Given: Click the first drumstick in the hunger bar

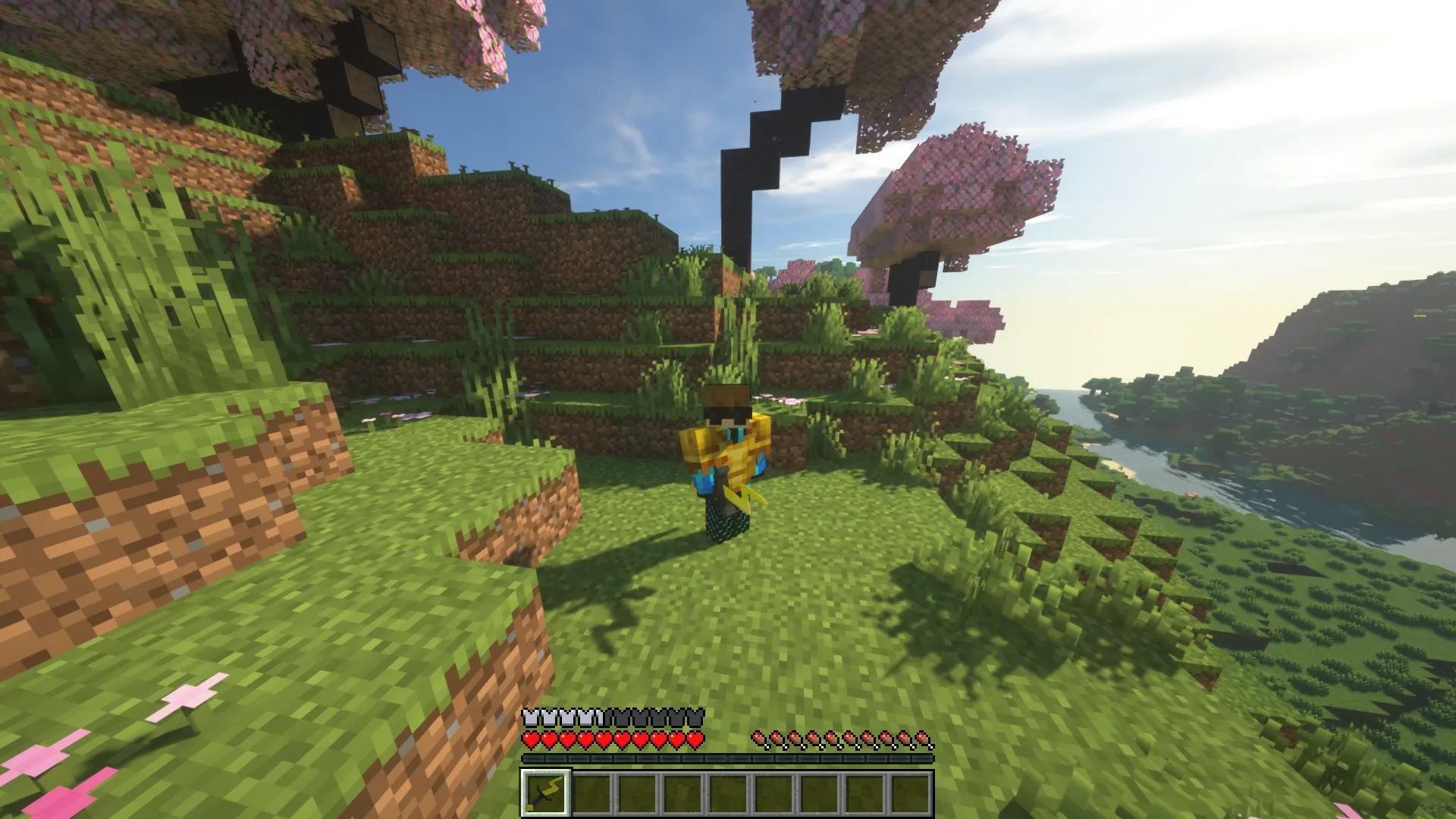Looking at the screenshot, I should pyautogui.click(x=758, y=739).
